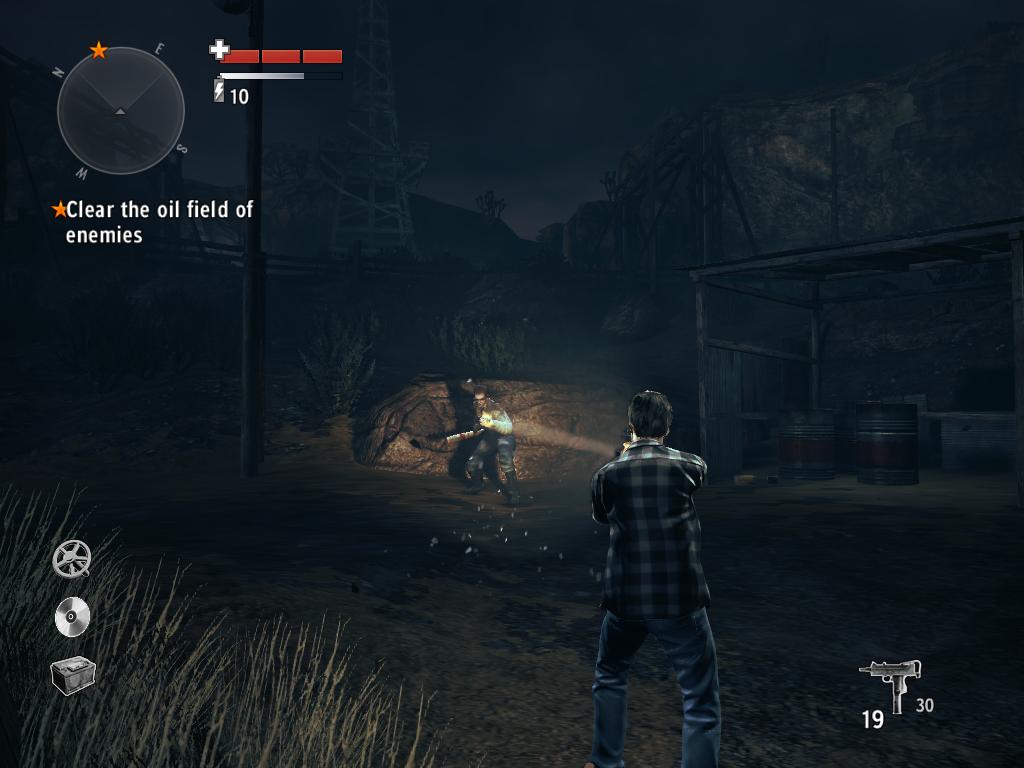Select the film reel icon

point(72,559)
